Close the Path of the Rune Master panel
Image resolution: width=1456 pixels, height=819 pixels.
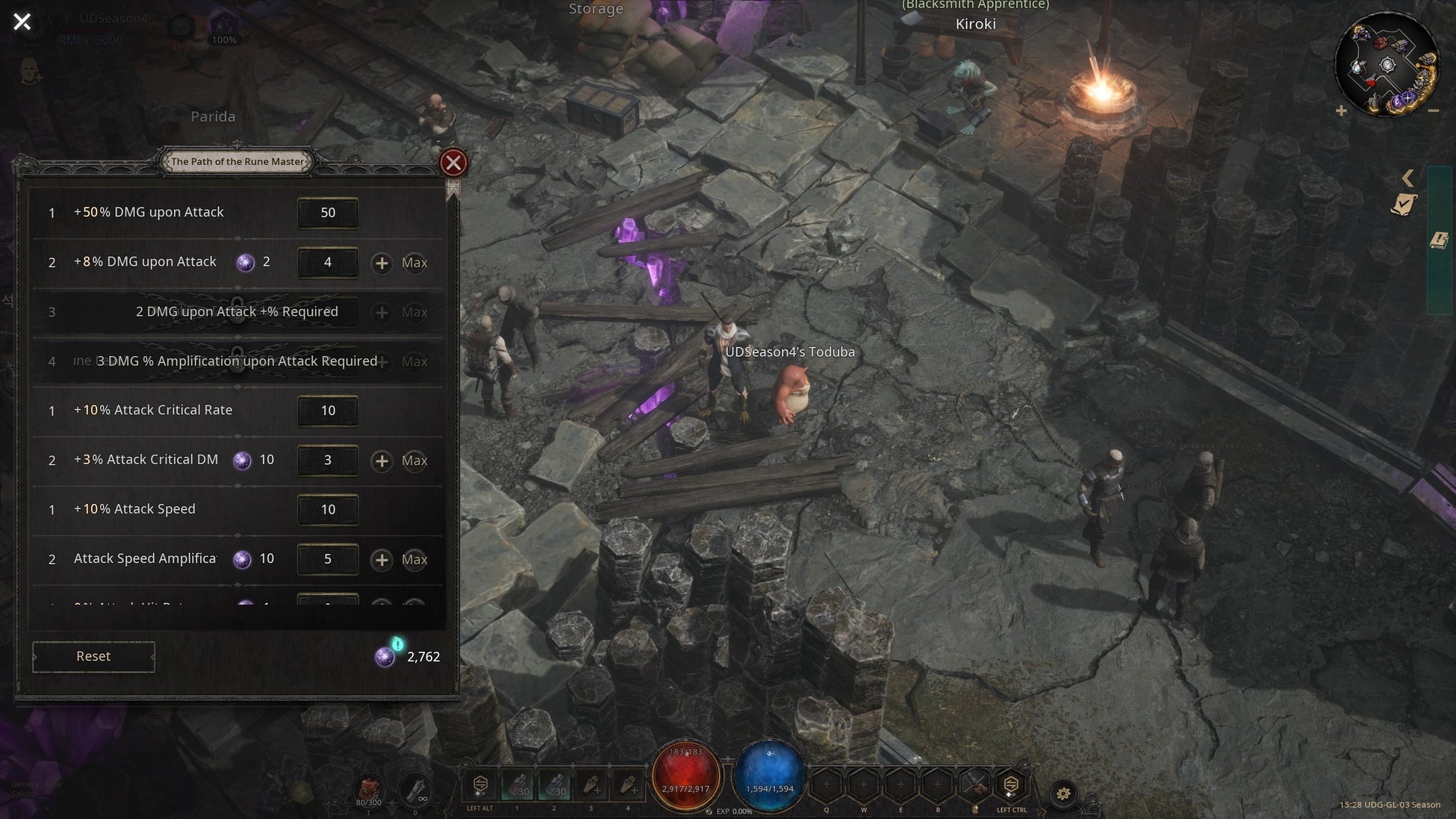(x=453, y=163)
